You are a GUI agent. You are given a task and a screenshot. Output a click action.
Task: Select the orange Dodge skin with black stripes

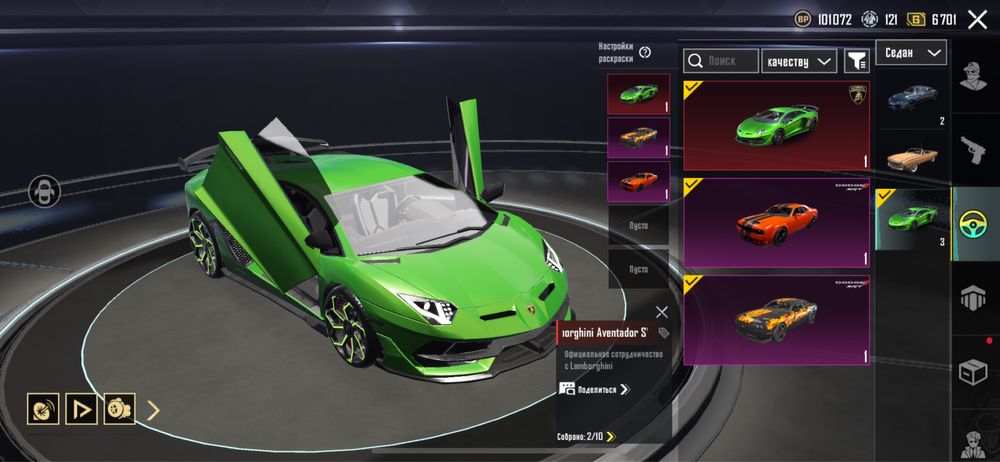(x=776, y=223)
